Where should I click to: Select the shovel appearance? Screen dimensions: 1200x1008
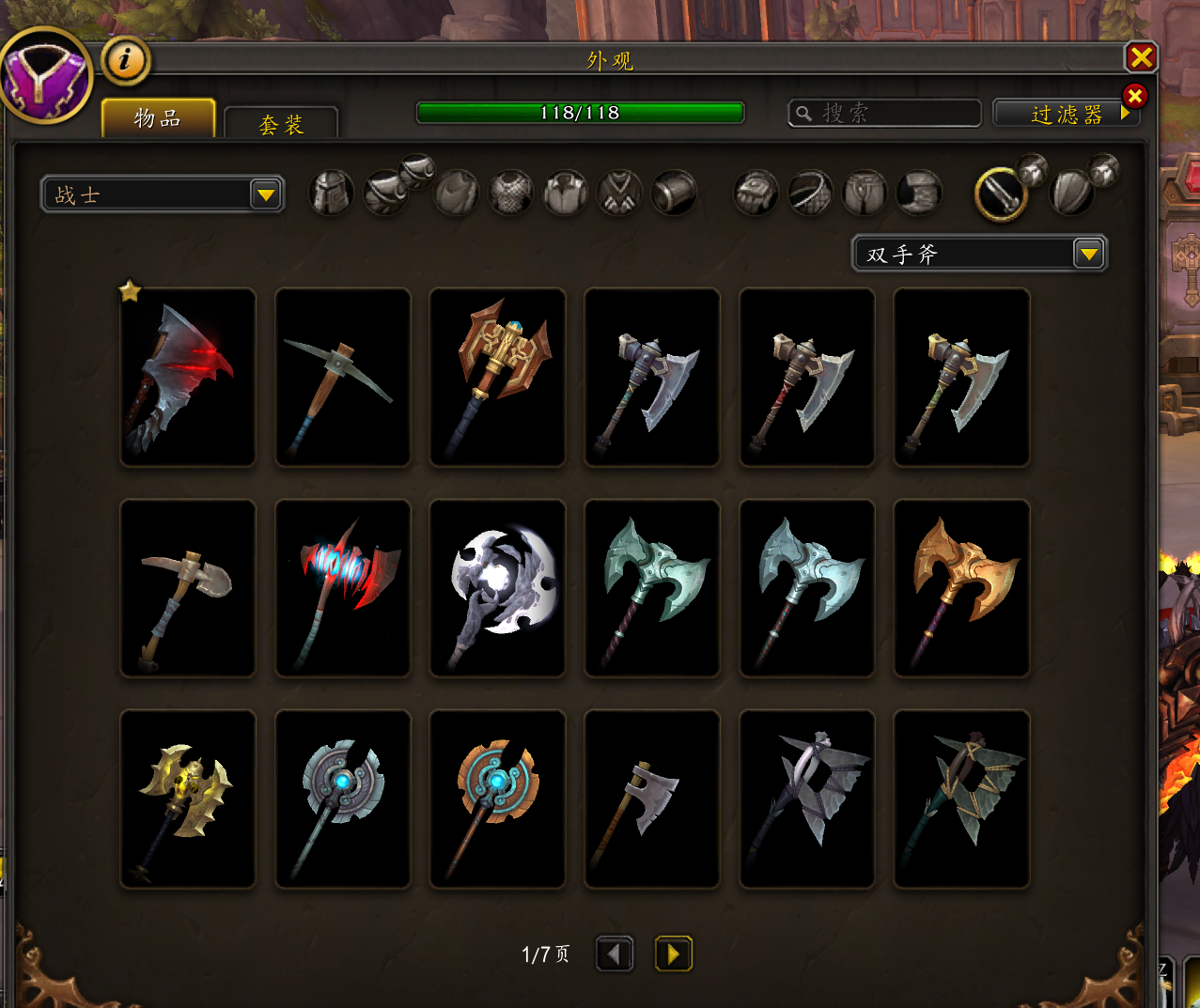pyautogui.click(x=188, y=588)
